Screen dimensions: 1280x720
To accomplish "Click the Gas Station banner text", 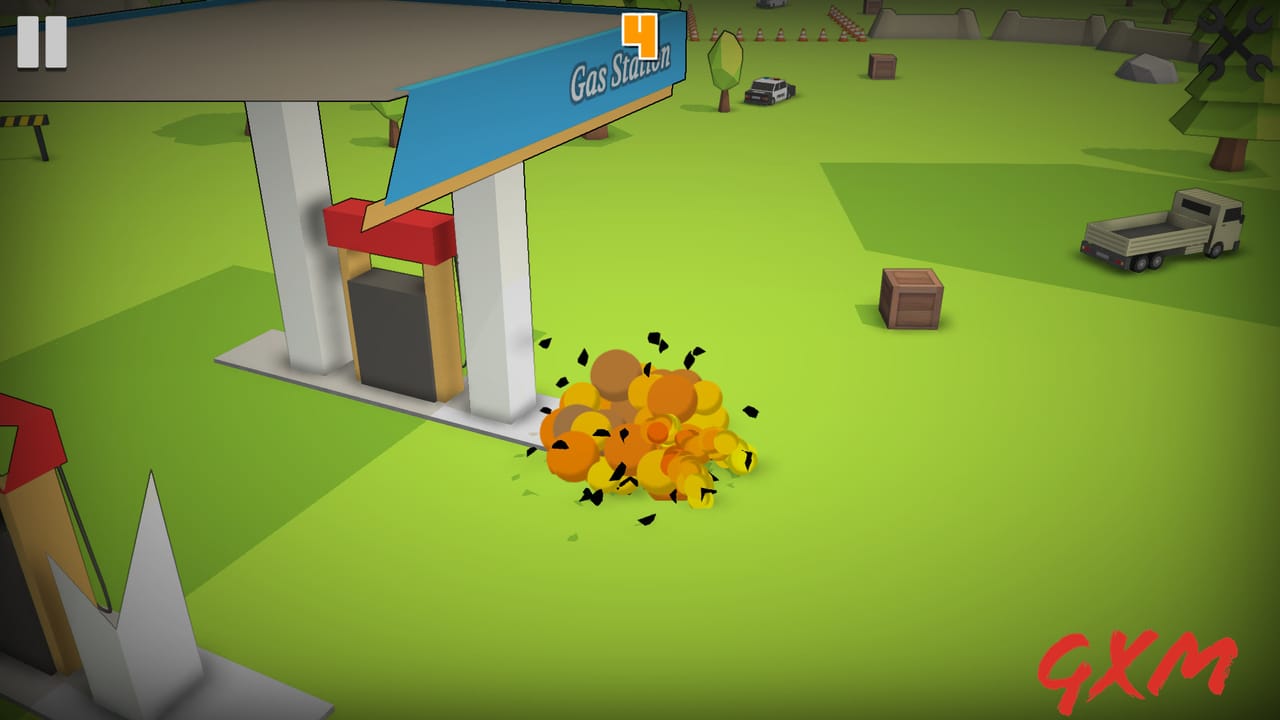I will (x=620, y=75).
